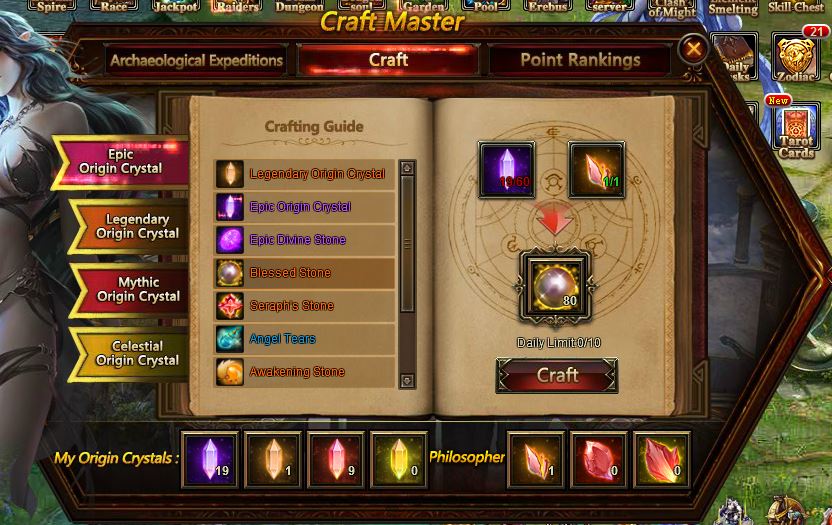Click the red Craft button
Viewport: 832px width, 525px height.
557,376
